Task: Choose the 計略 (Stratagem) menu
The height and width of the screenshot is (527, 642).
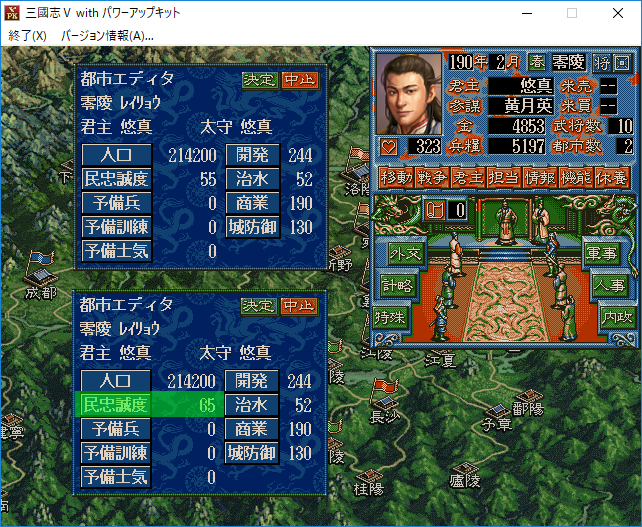Action: click(396, 285)
